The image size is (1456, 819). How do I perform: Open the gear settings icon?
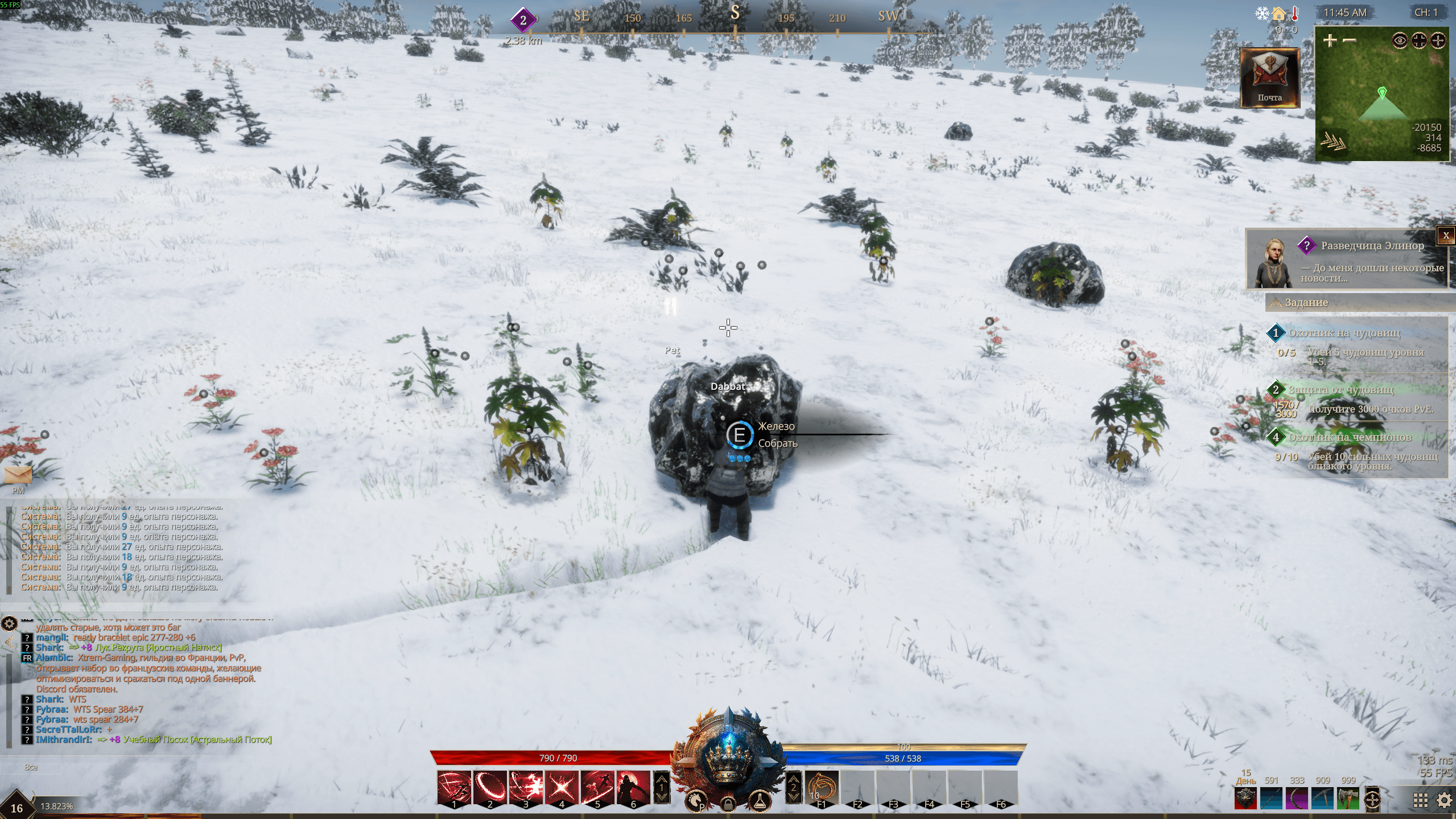[1444, 800]
